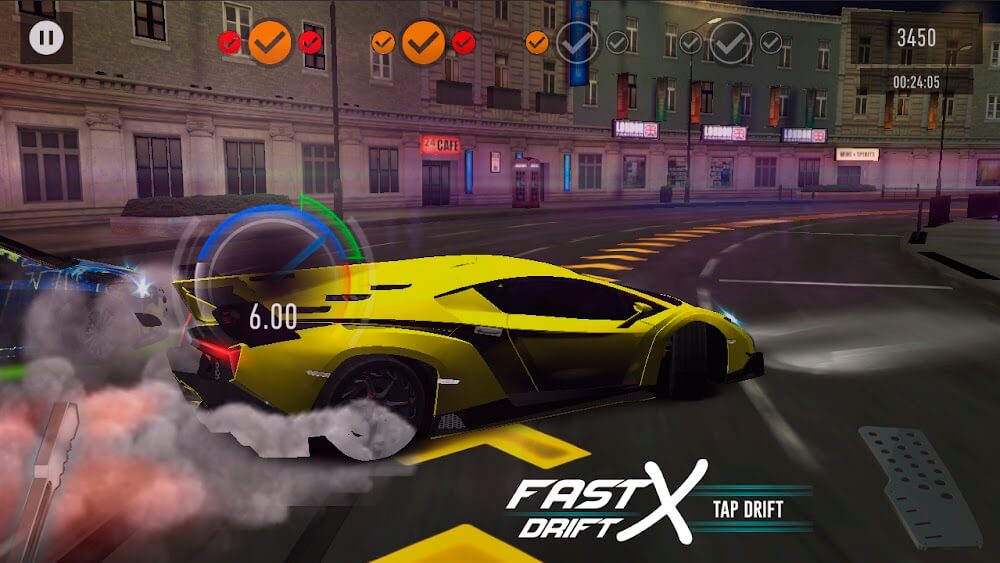
Task: Pause the race with the pause button
Action: pos(46,39)
